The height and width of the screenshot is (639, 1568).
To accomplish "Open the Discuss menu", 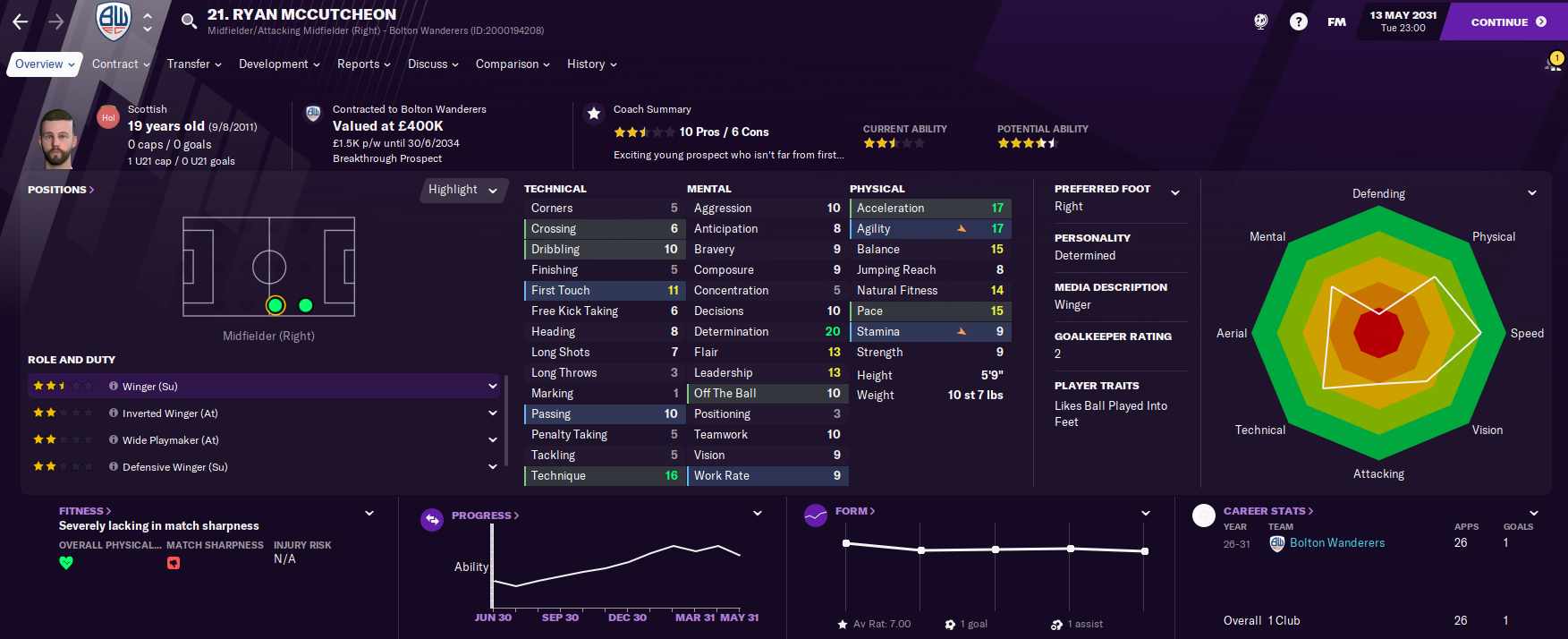I will [433, 64].
